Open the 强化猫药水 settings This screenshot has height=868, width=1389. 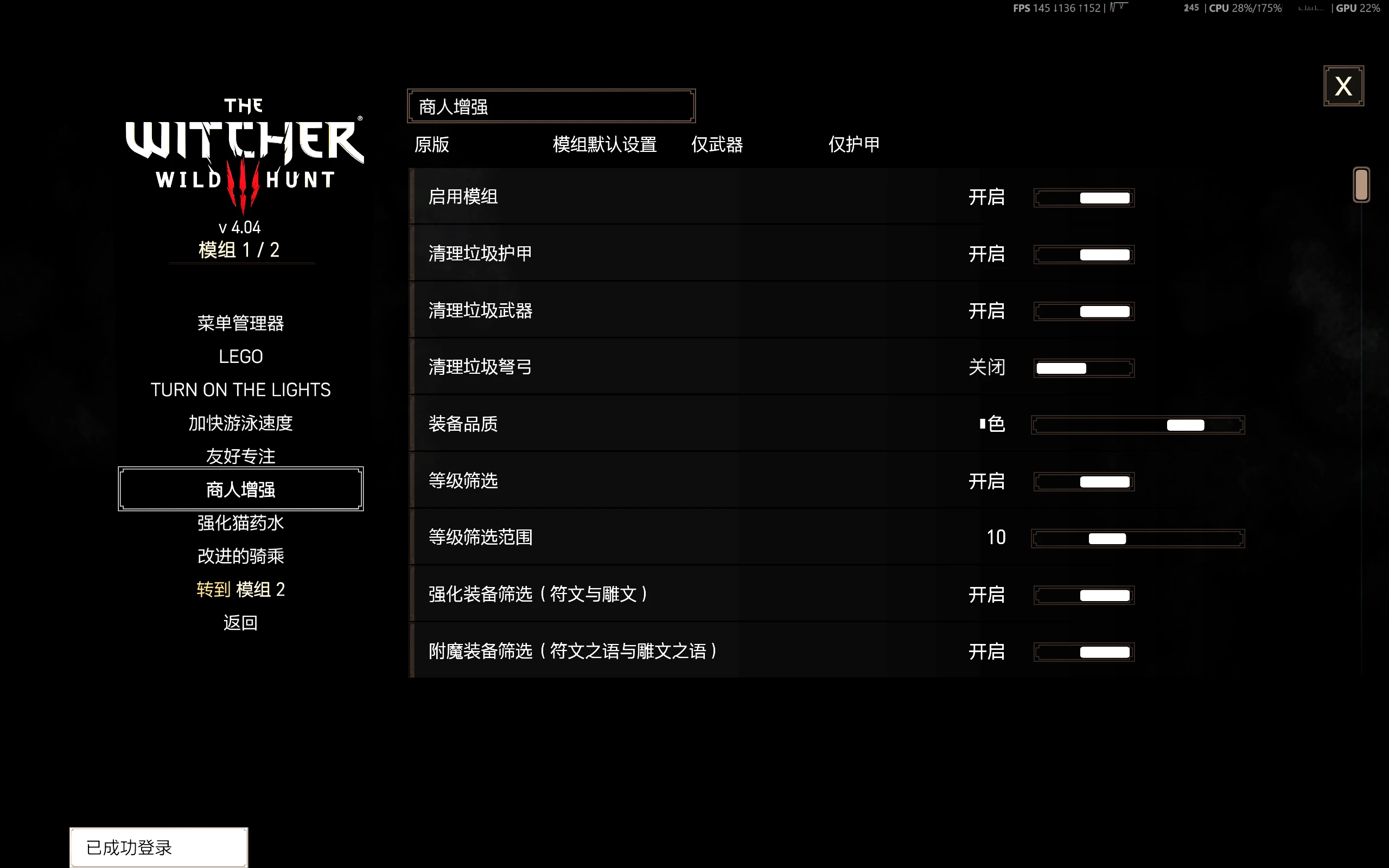pyautogui.click(x=240, y=522)
